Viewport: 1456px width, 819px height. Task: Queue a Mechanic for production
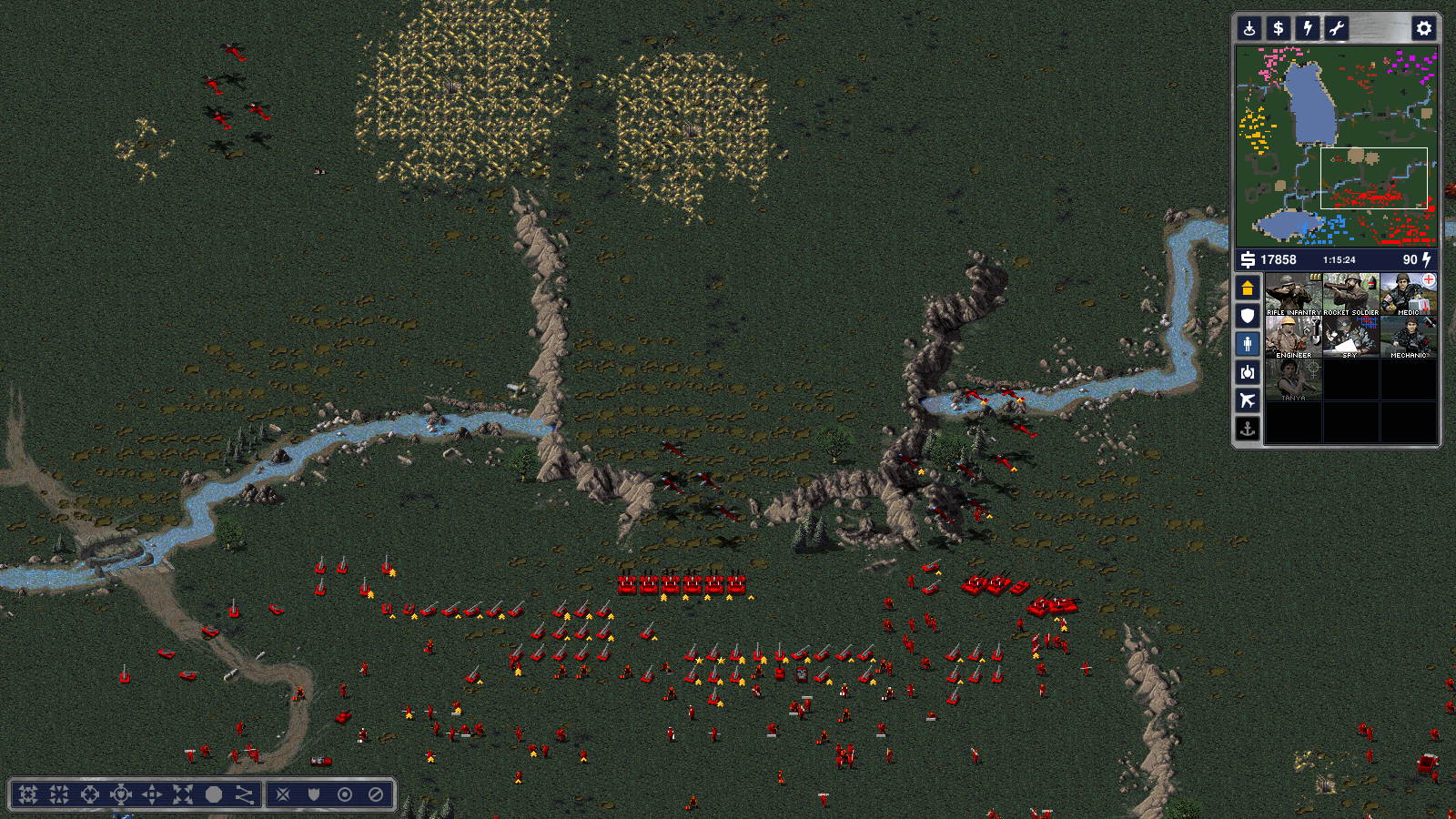pos(1408,338)
